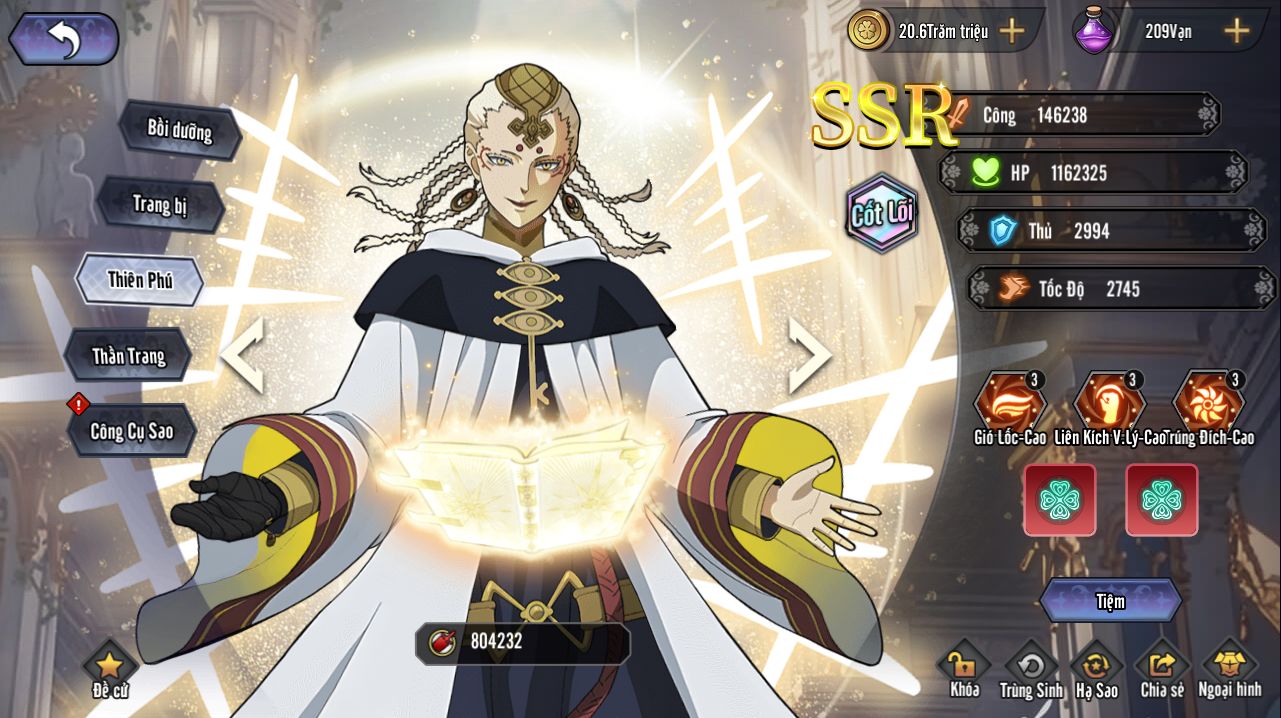The height and width of the screenshot is (718, 1281).
Task: Add more gold coins with plus button
Action: [x=1012, y=31]
